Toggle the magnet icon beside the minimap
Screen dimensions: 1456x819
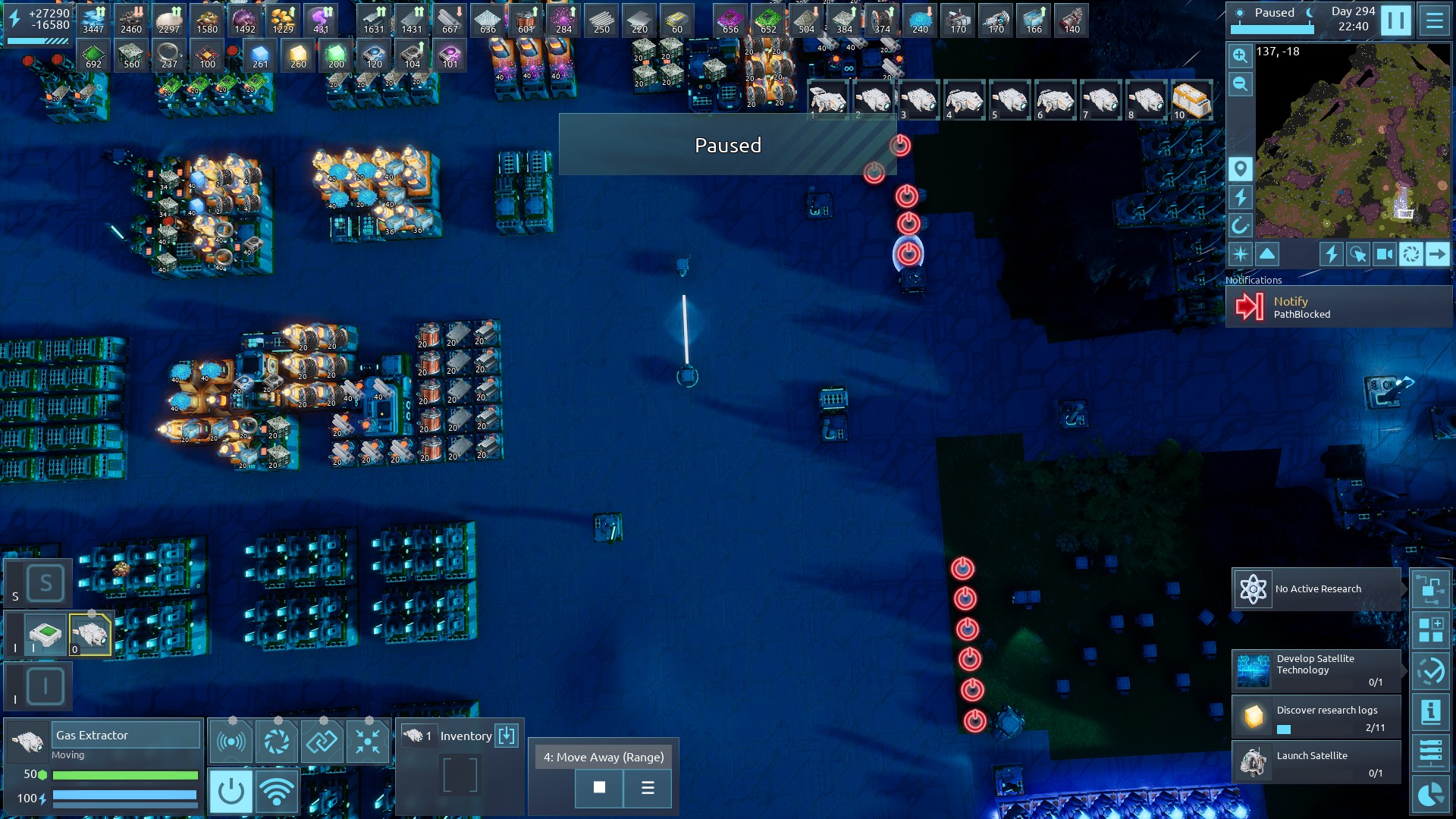(x=1240, y=225)
